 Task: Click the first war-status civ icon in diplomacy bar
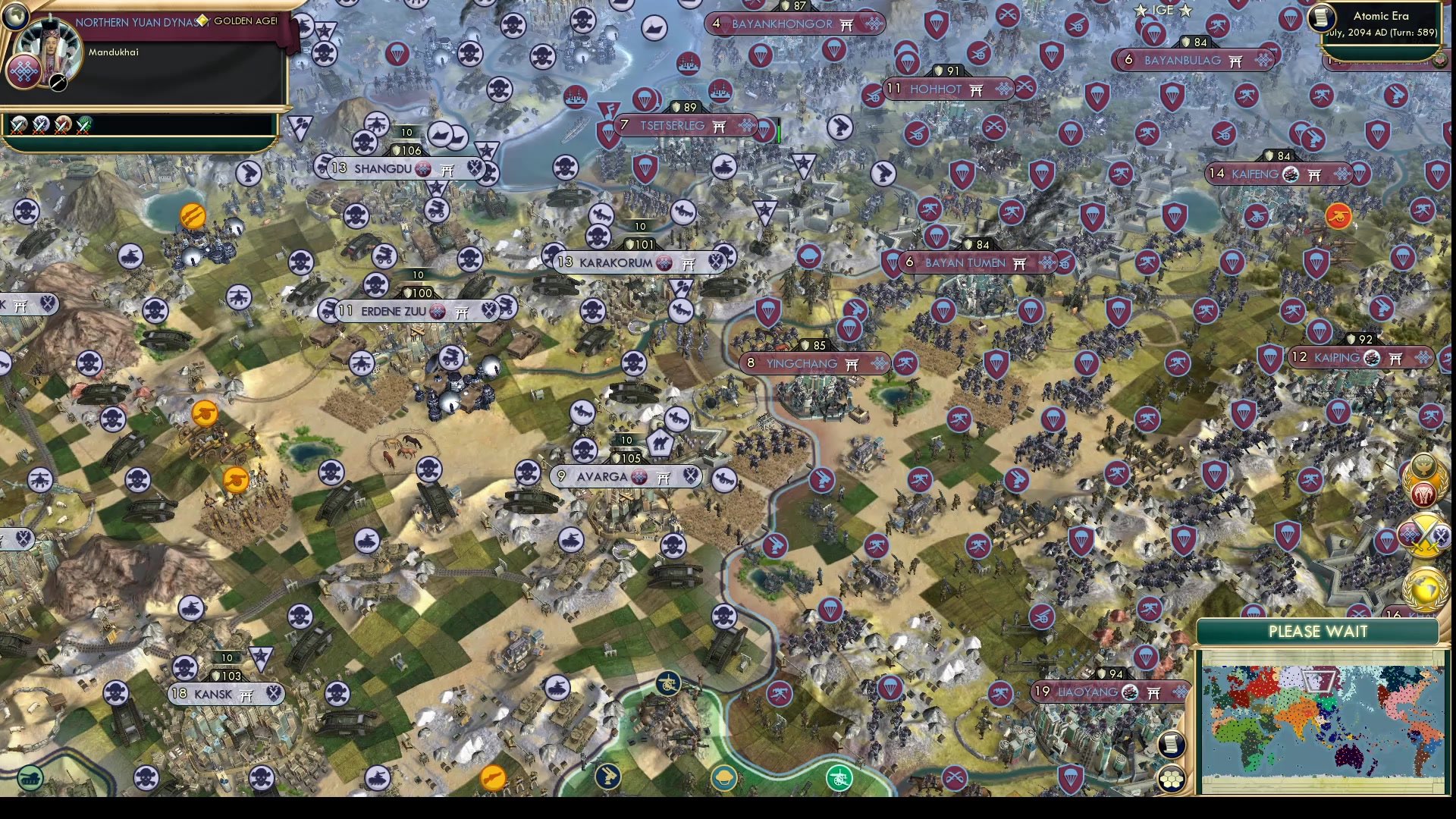click(18, 124)
